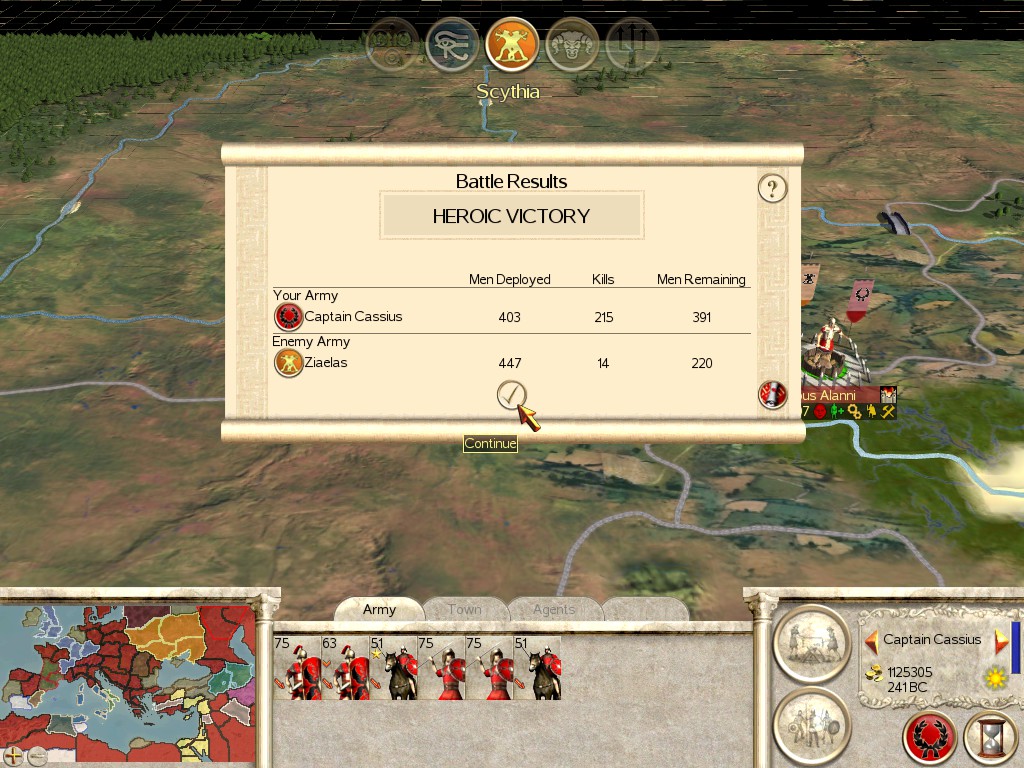Select the previous army with the left arrow
The height and width of the screenshot is (768, 1024).
[871, 640]
